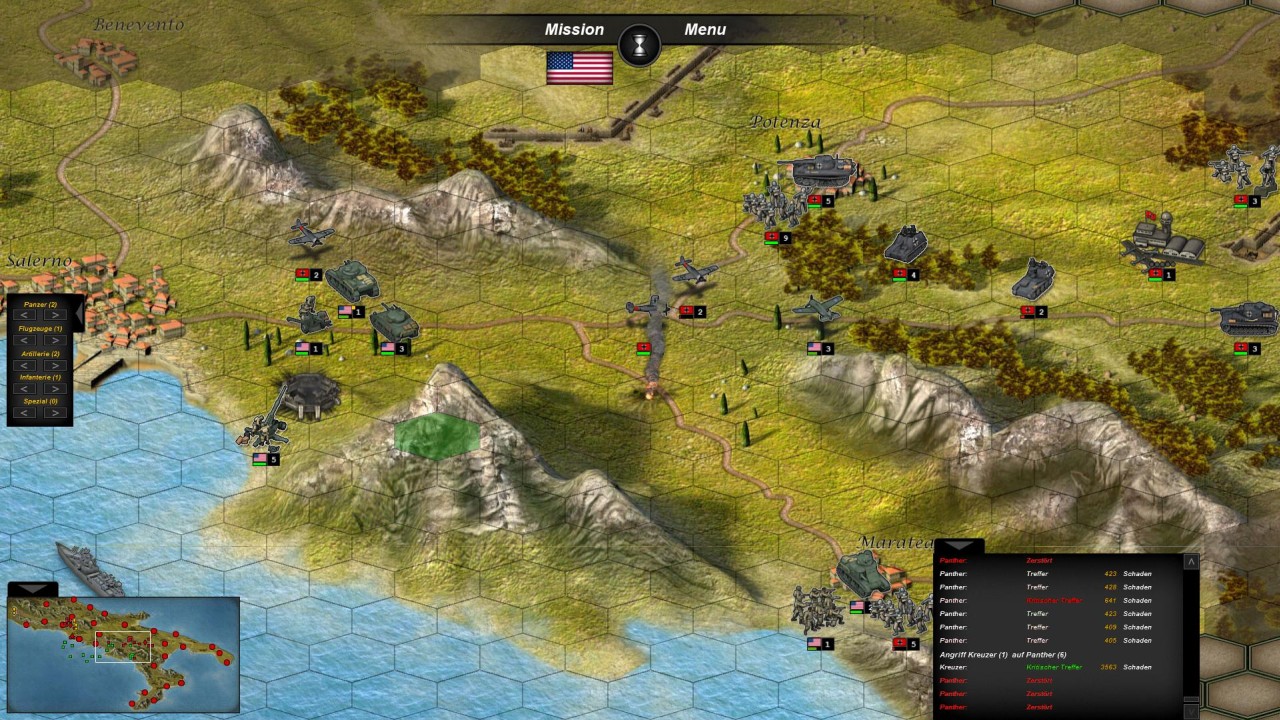Screen dimensions: 1280x720
Task: Cycle to next Flugzeuge unit
Action: click(54, 341)
